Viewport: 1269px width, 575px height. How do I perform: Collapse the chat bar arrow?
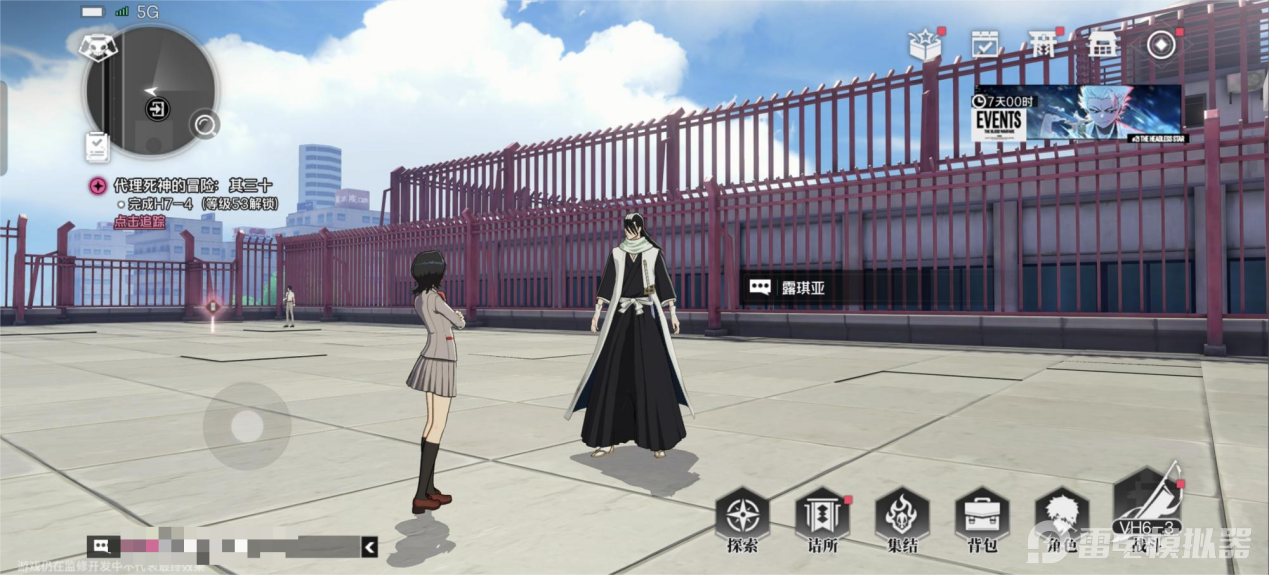[370, 546]
